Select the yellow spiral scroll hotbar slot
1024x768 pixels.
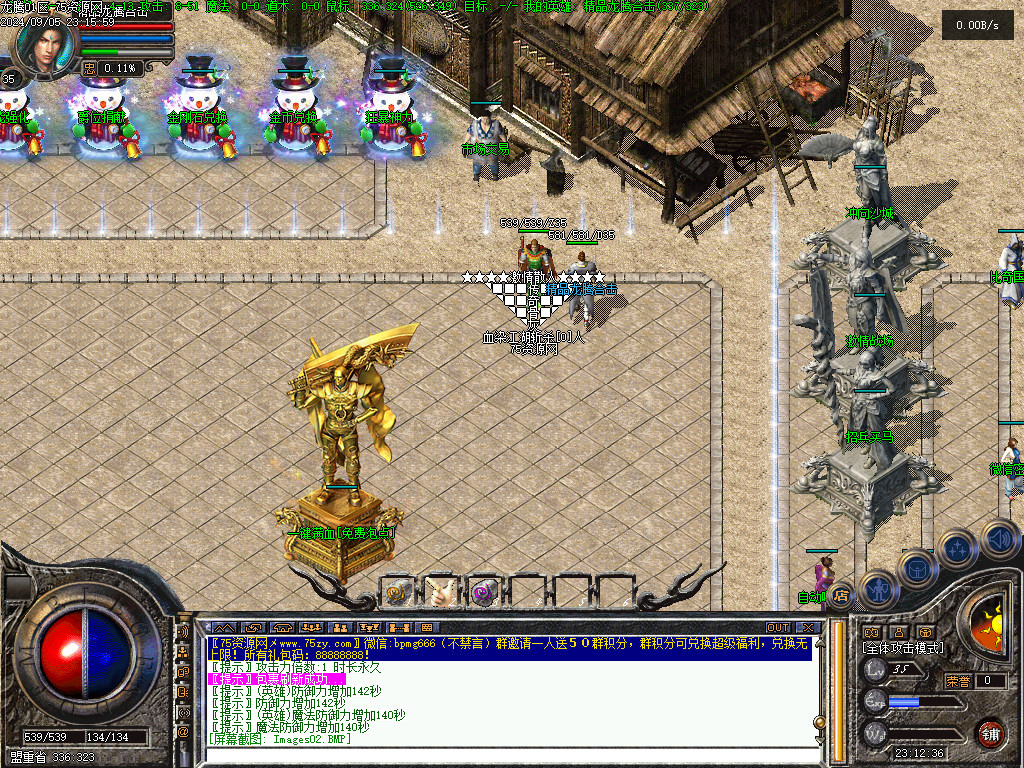tap(399, 592)
